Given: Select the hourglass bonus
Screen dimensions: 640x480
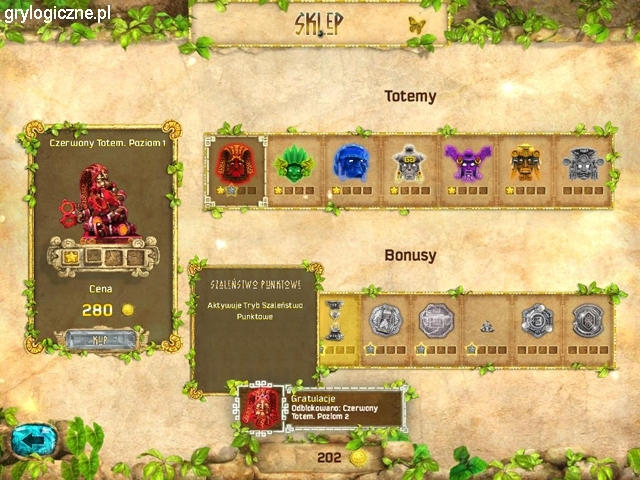Looking at the screenshot, I should click(x=335, y=320).
